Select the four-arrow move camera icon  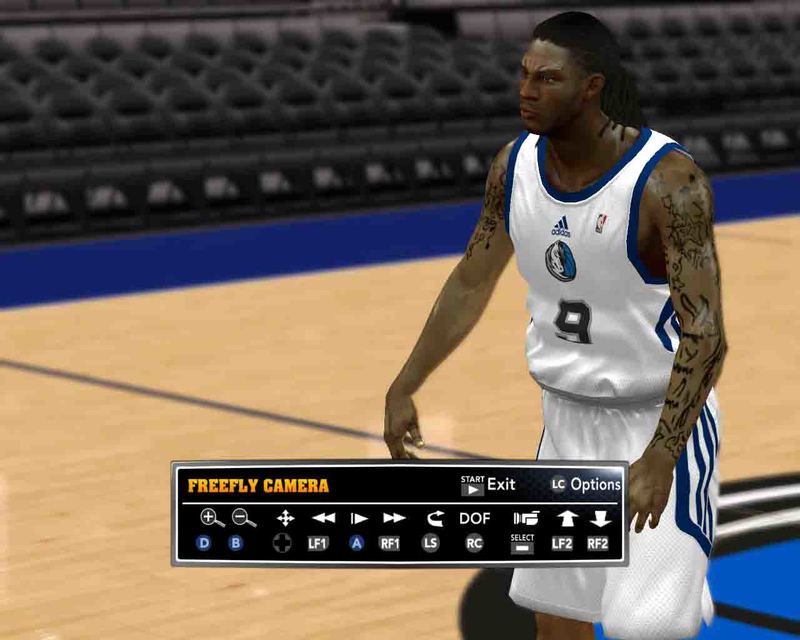pyautogui.click(x=285, y=517)
